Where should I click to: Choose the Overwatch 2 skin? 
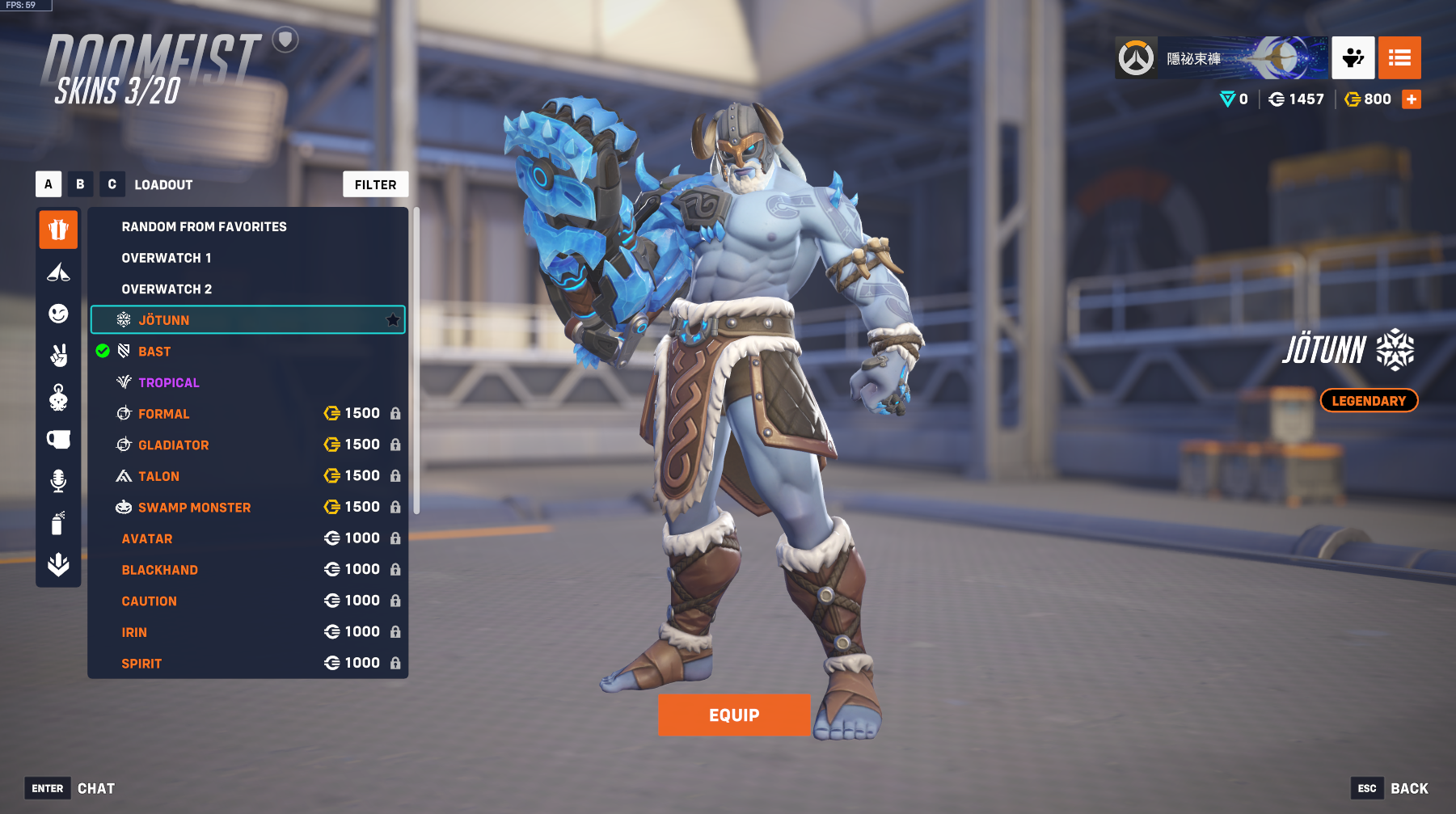167,289
